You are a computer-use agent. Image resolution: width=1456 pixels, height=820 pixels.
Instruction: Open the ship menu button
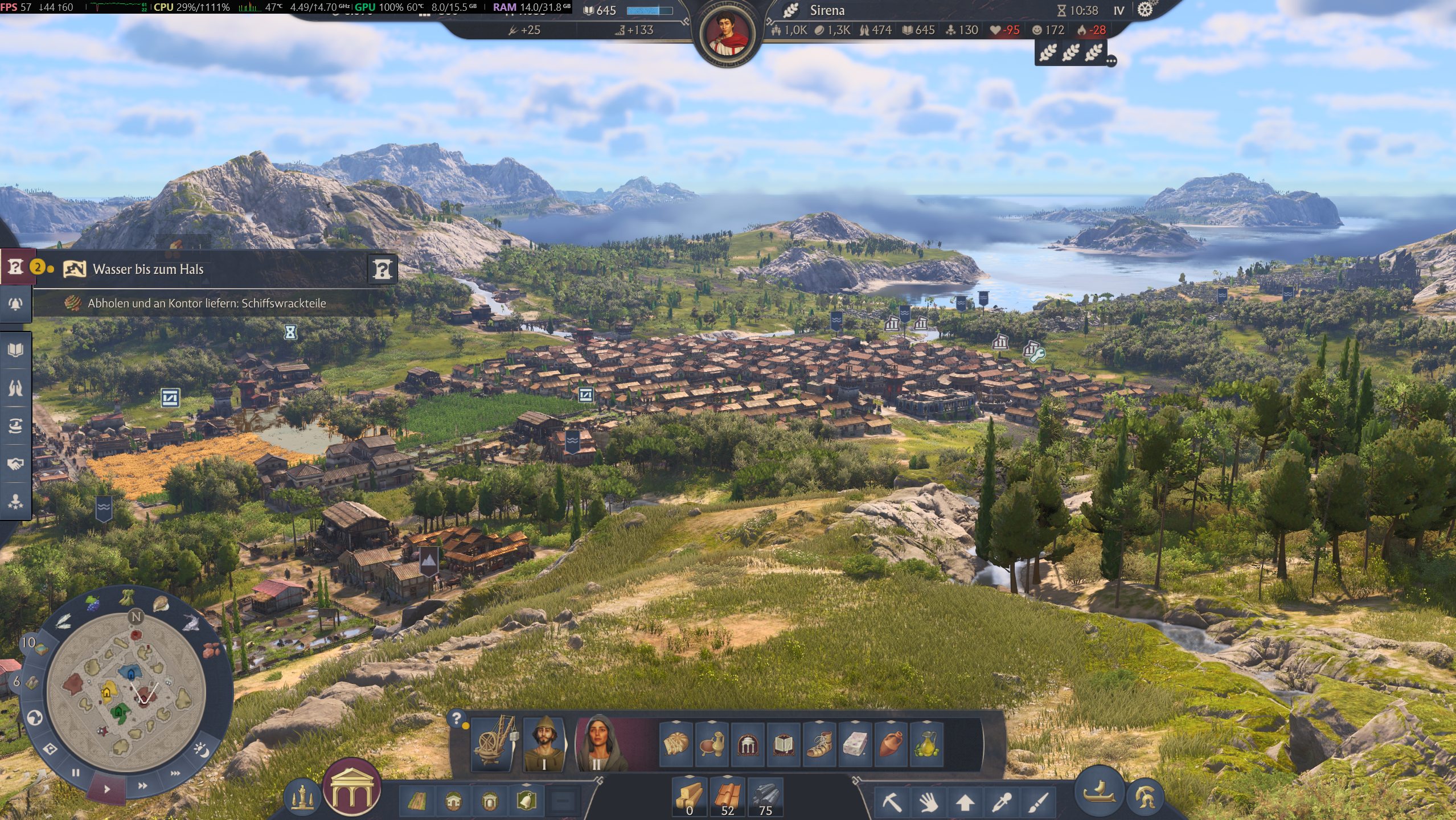[x=1099, y=792]
